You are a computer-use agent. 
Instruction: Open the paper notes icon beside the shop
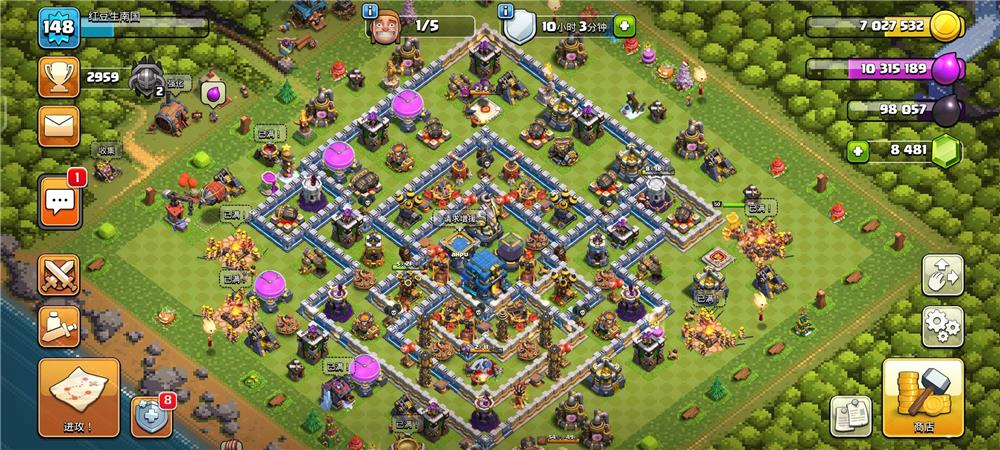point(849,414)
